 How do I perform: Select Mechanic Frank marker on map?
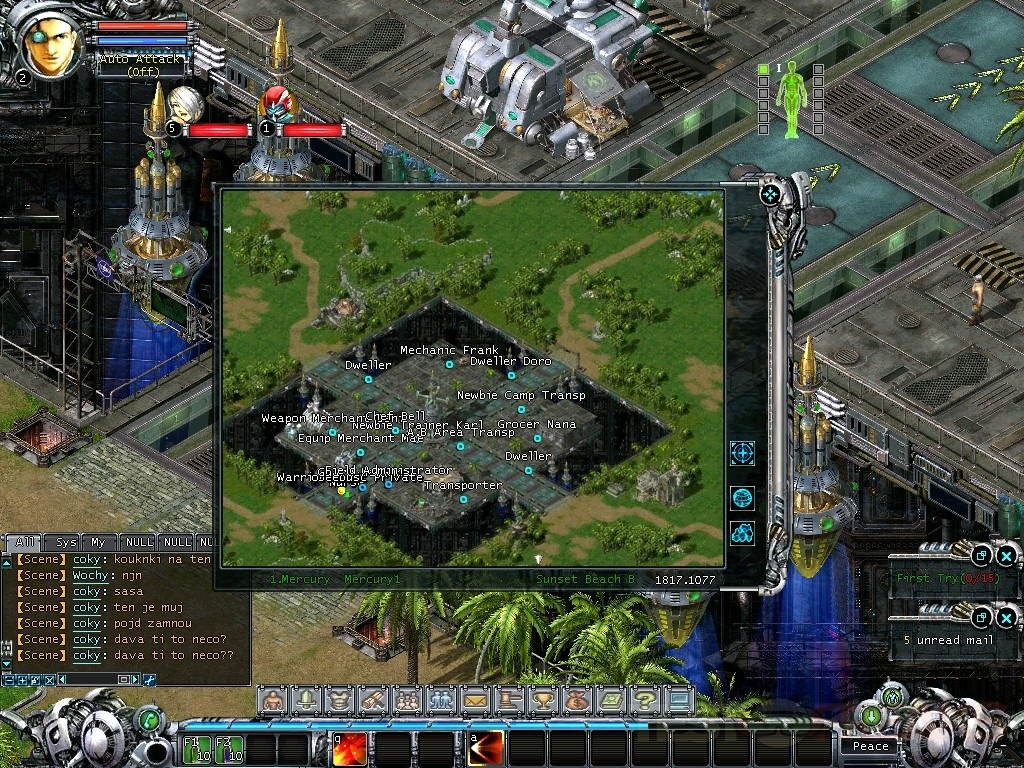tap(450, 365)
